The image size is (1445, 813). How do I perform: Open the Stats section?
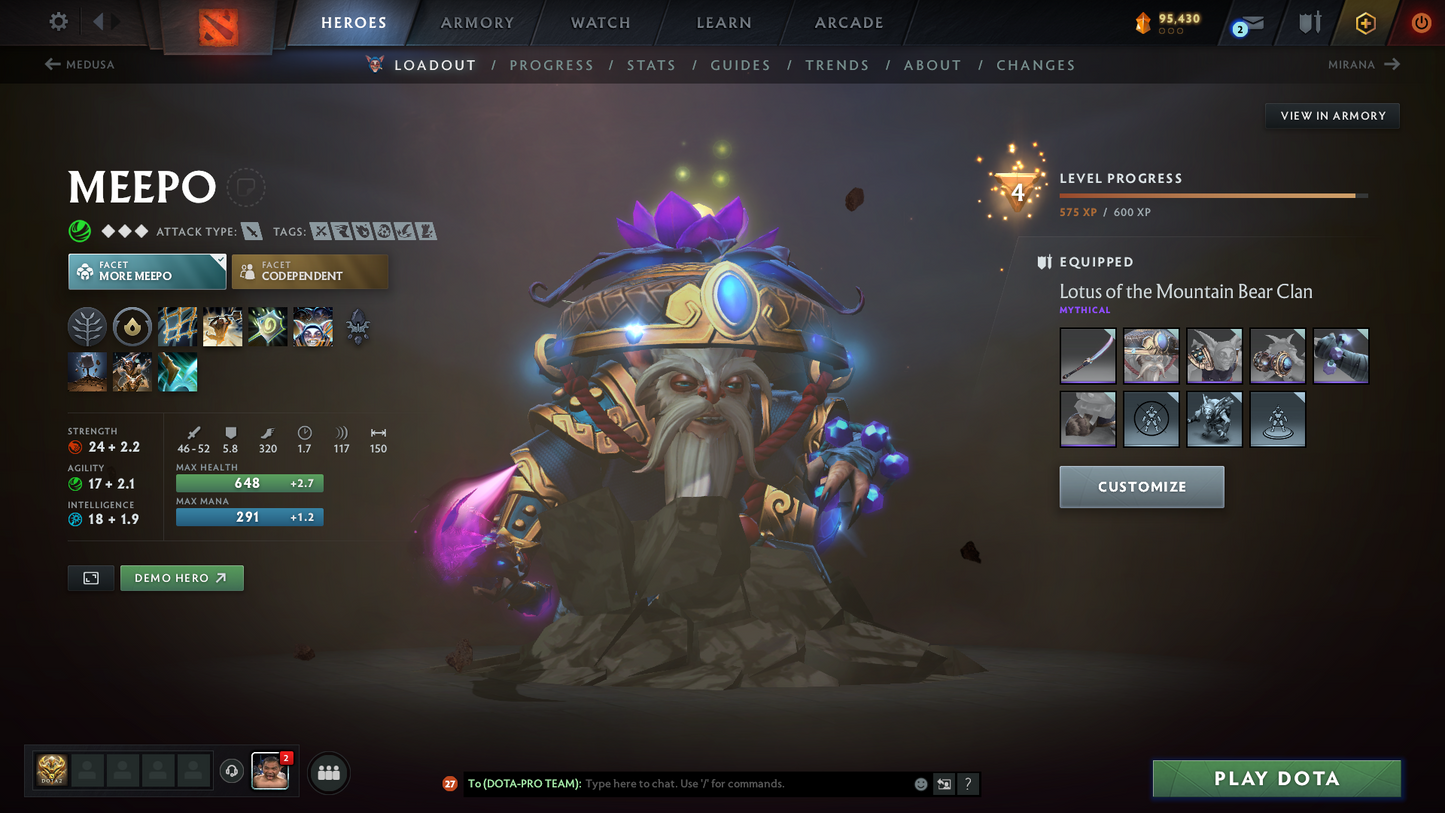[x=651, y=64]
